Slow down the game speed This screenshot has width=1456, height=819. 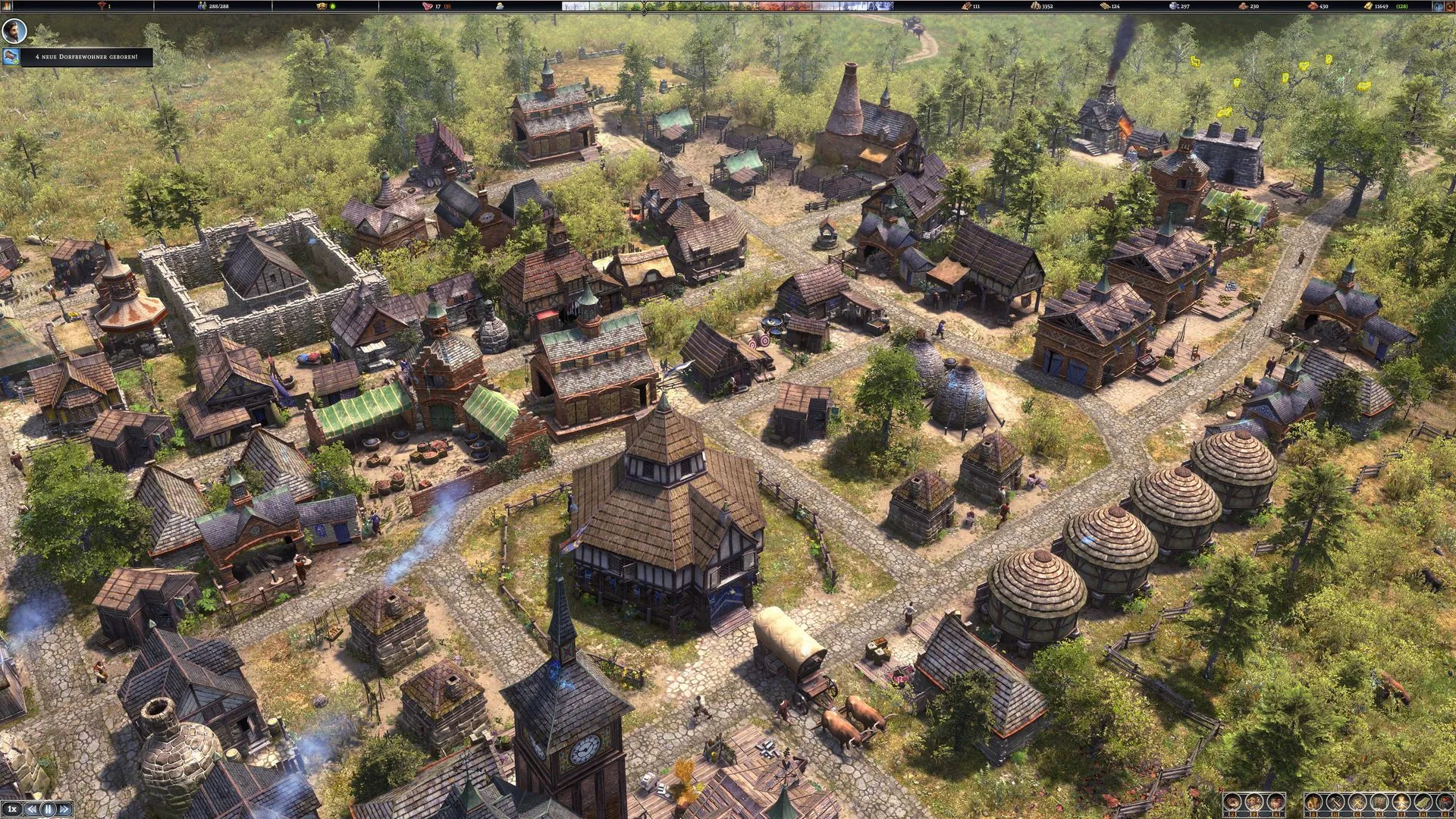[x=32, y=809]
